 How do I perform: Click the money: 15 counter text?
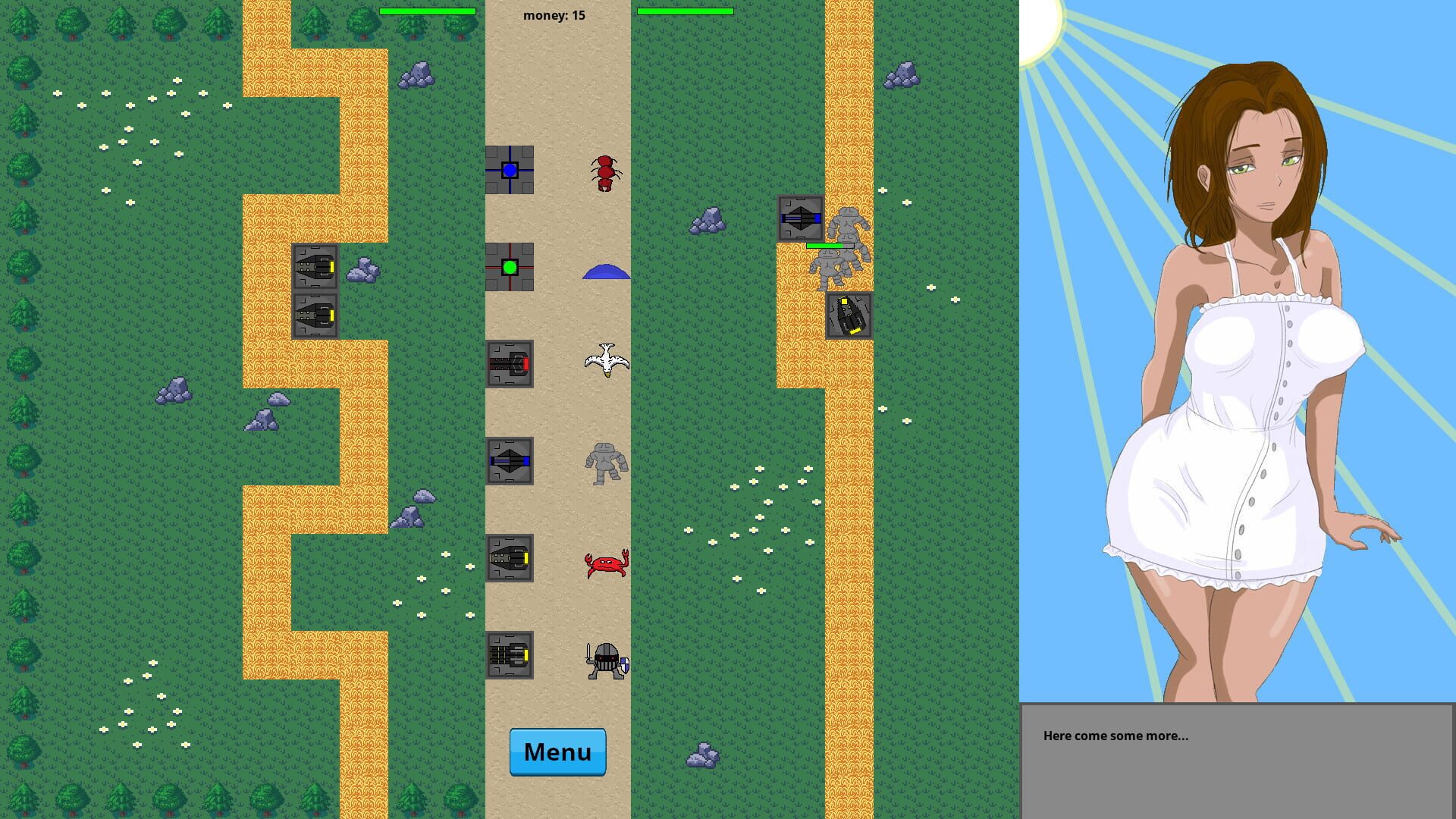[554, 14]
